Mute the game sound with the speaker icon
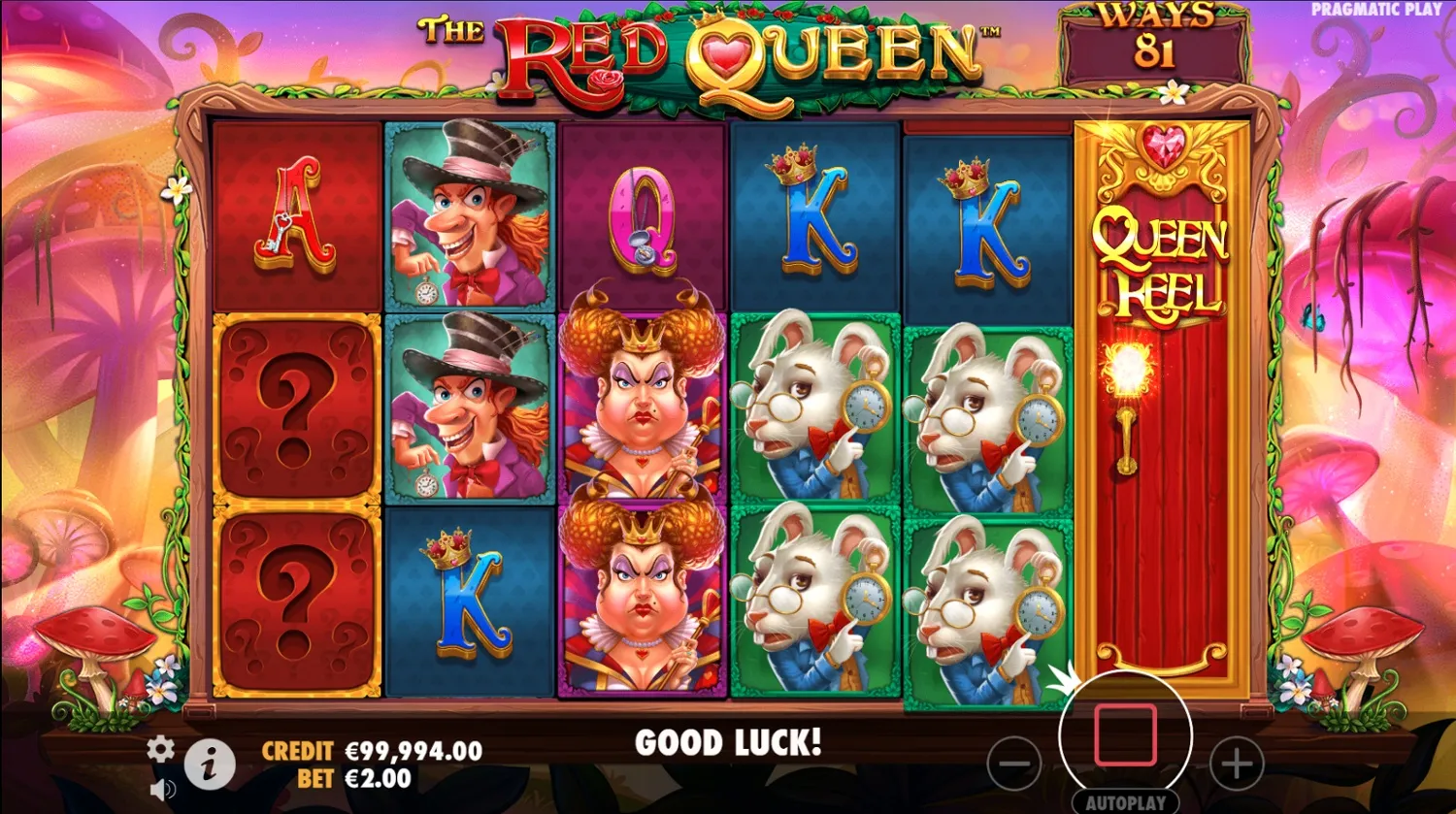1456x814 pixels. (x=160, y=786)
